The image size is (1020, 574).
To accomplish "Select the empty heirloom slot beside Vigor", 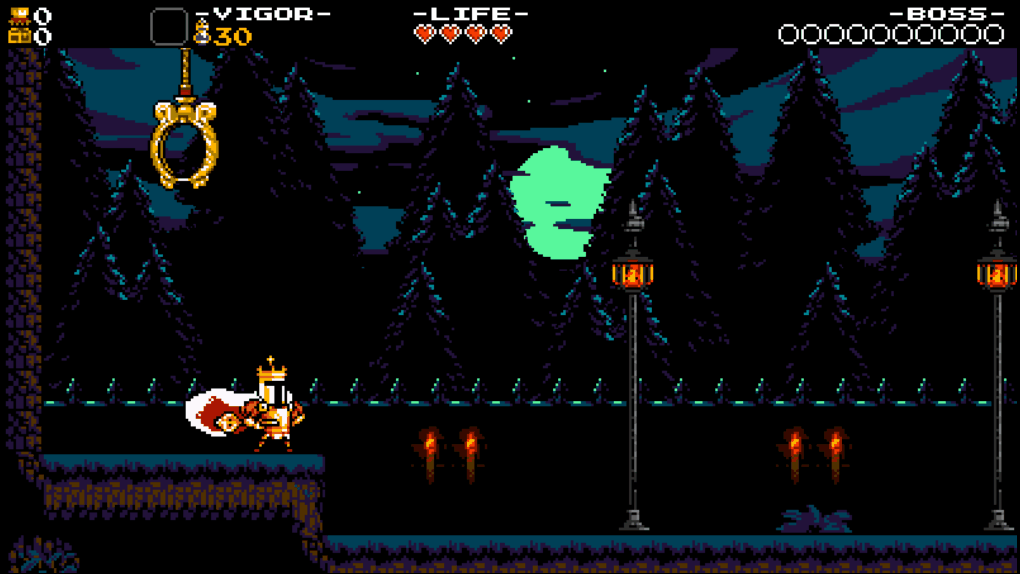I will [169, 27].
